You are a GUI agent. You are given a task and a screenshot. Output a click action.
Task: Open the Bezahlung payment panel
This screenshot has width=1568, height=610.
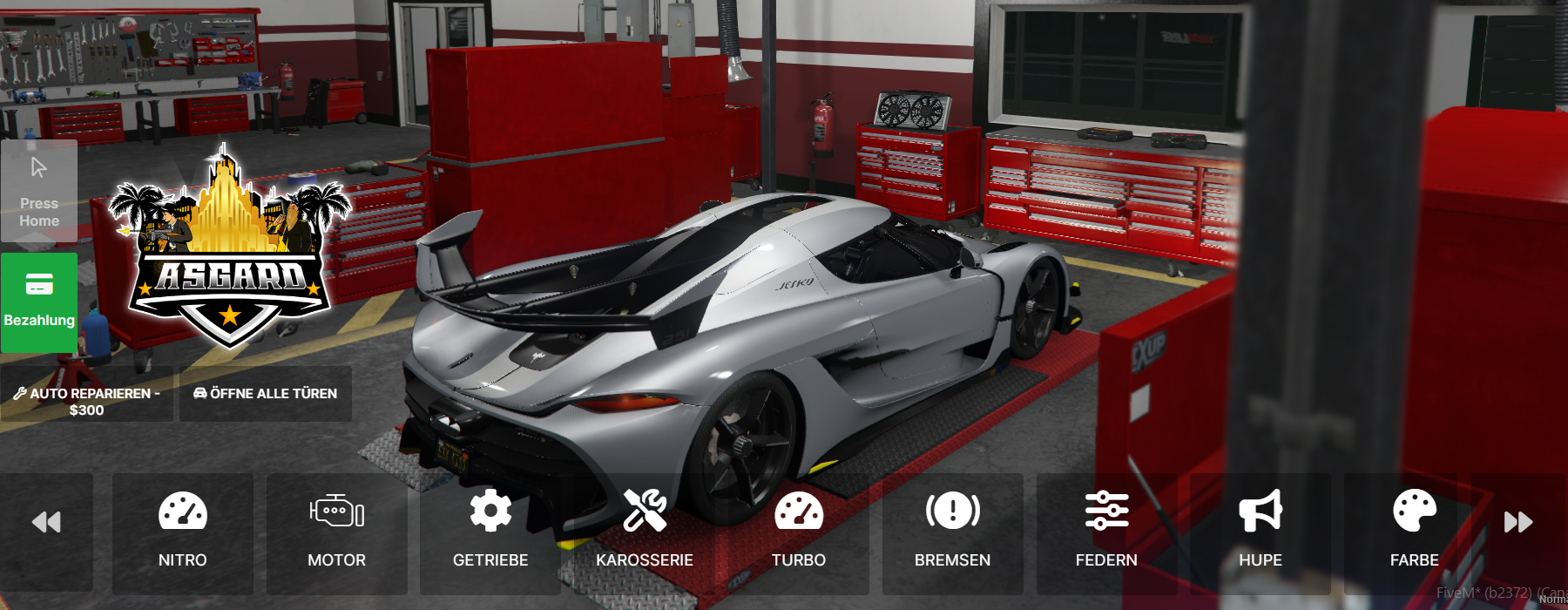coord(39,302)
